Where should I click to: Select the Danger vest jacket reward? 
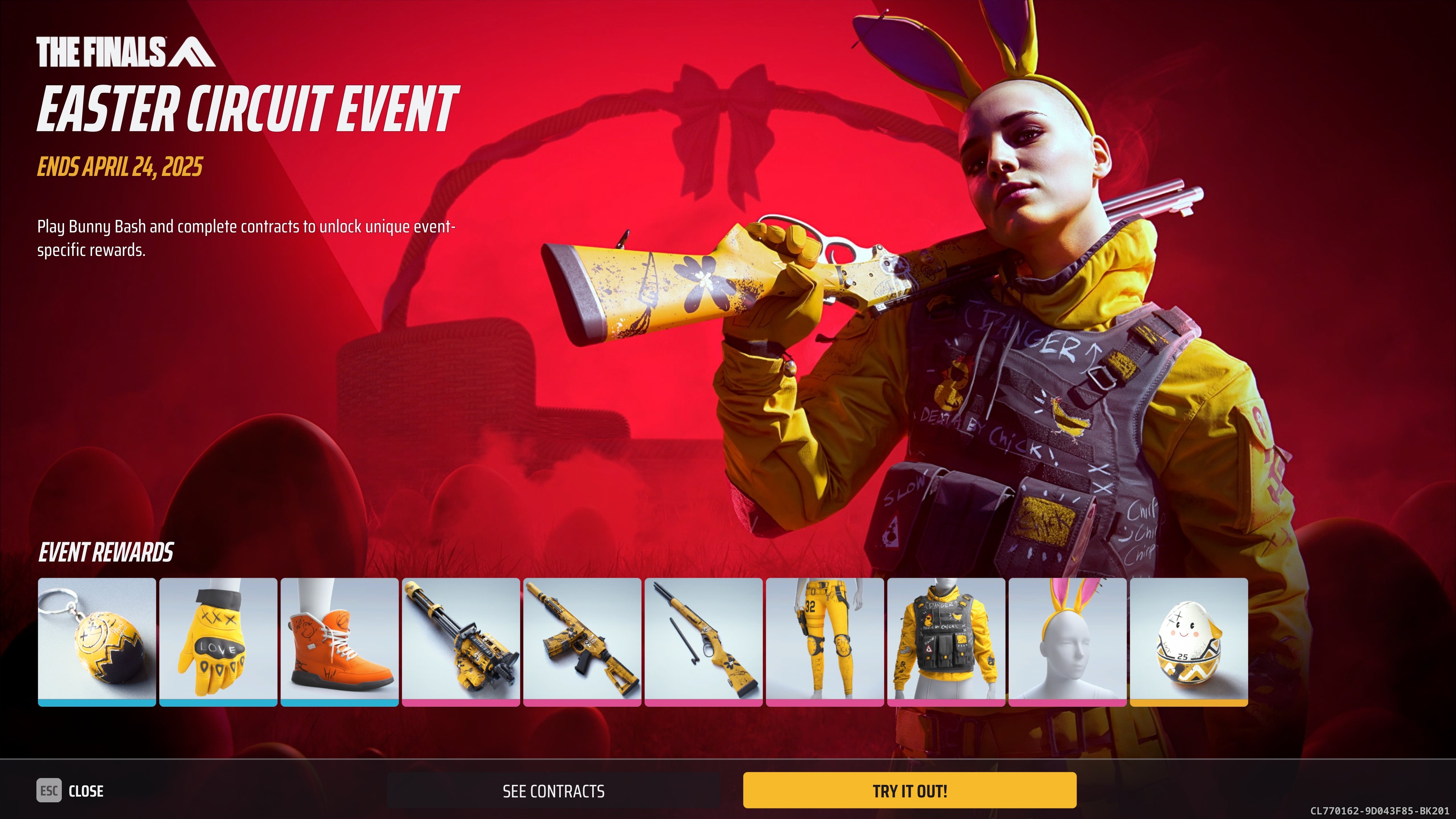pyautogui.click(x=946, y=641)
